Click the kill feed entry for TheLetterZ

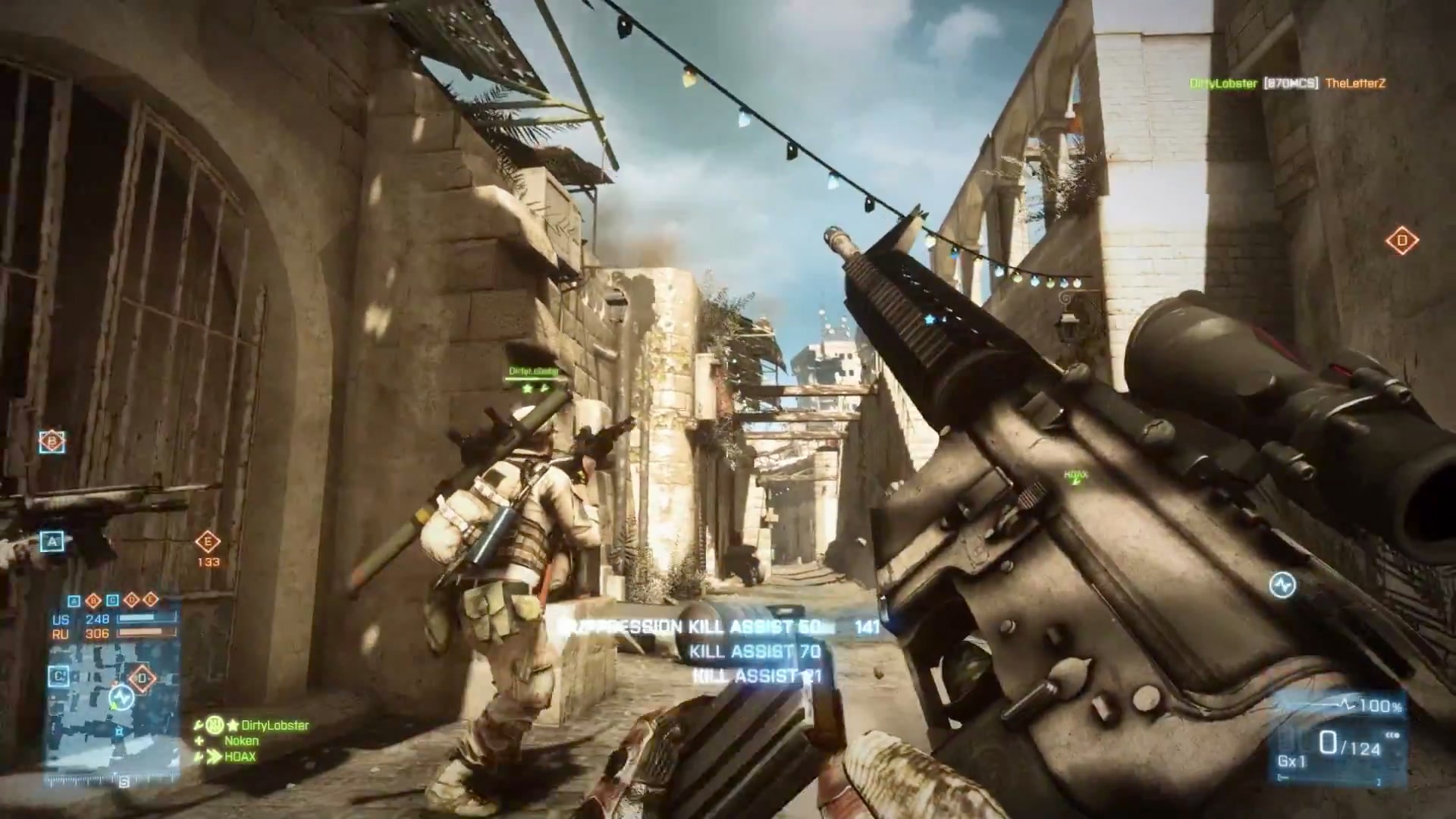(x=1354, y=83)
